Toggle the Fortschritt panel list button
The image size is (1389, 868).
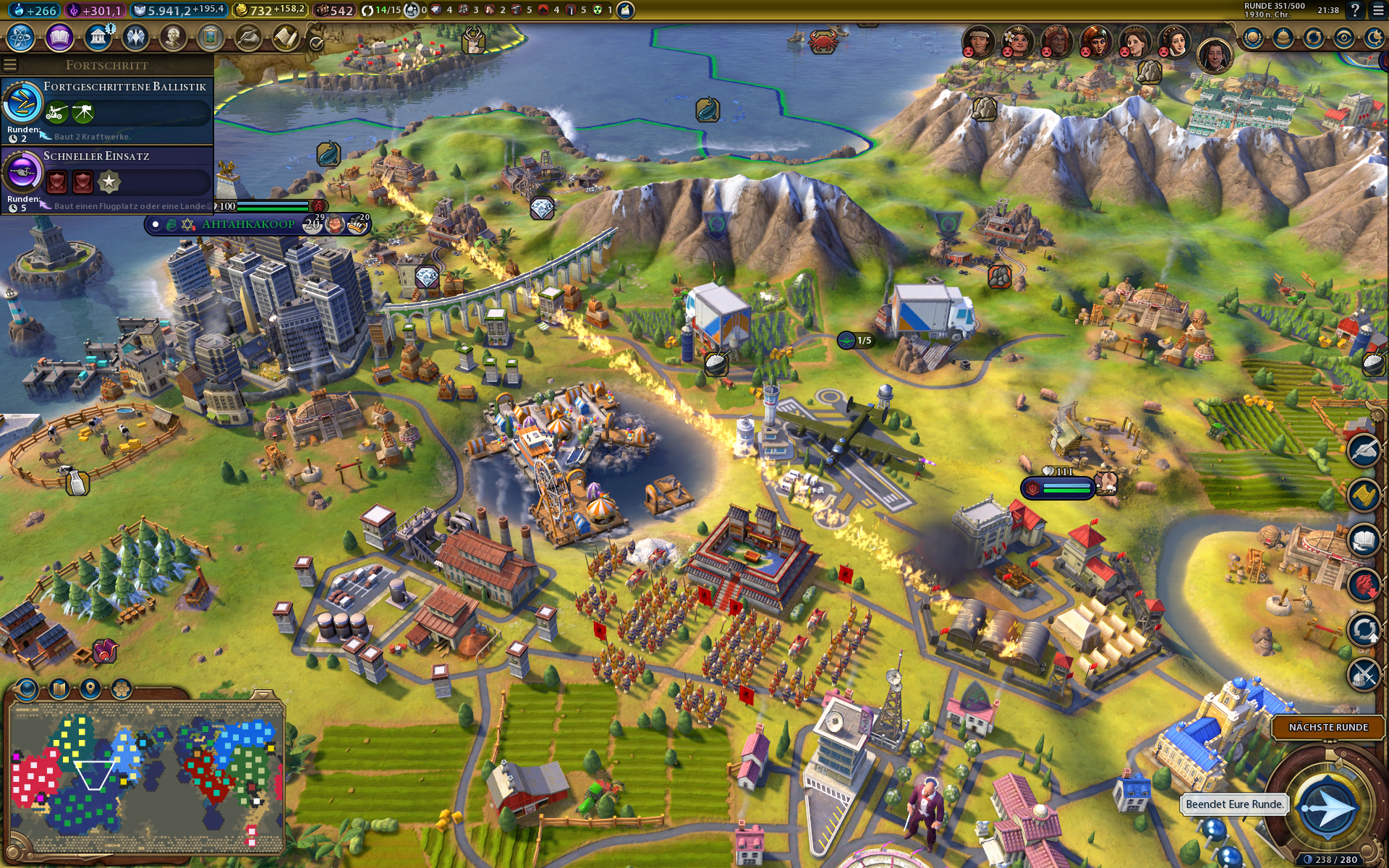9,65
